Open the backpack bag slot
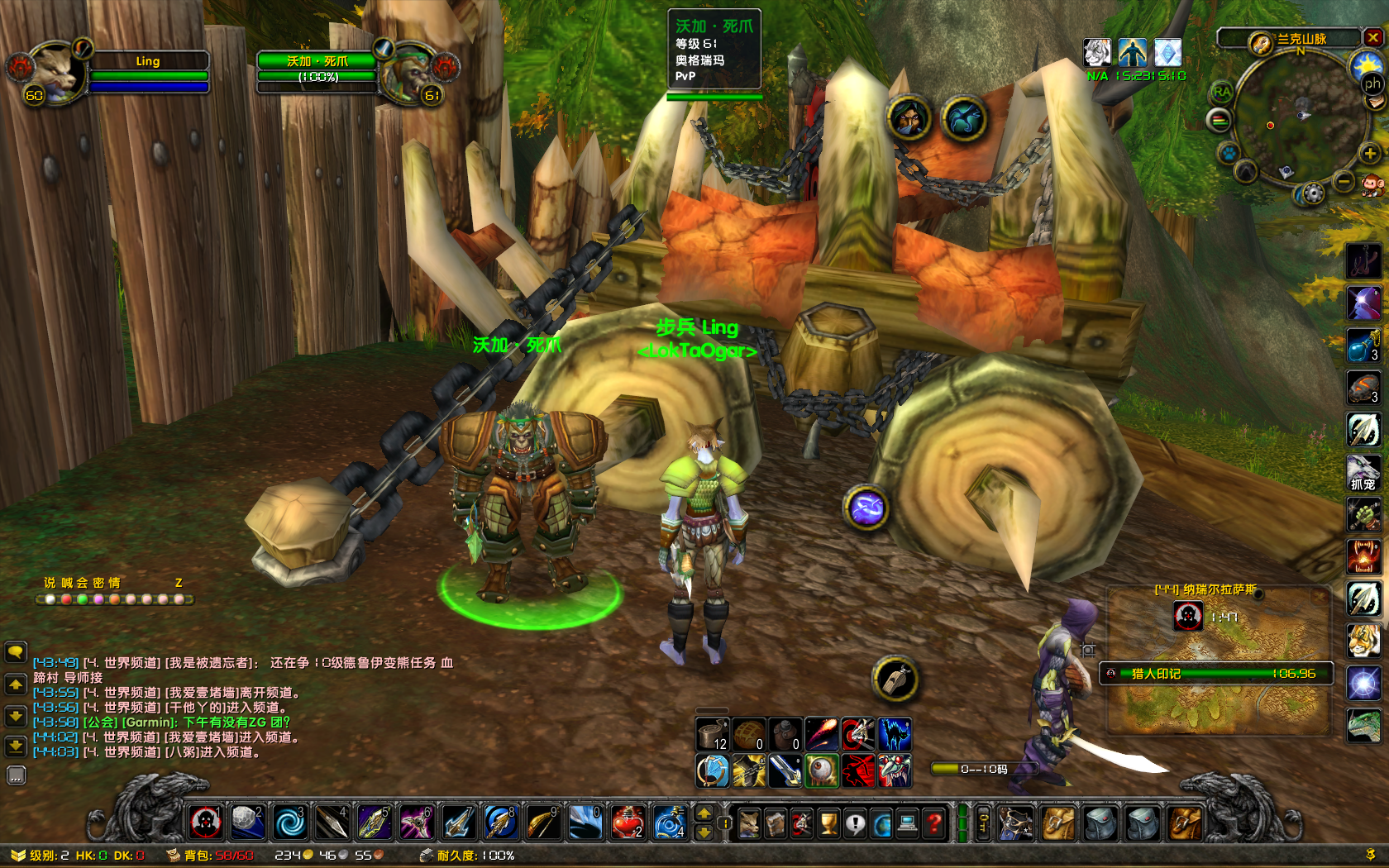 1185,823
